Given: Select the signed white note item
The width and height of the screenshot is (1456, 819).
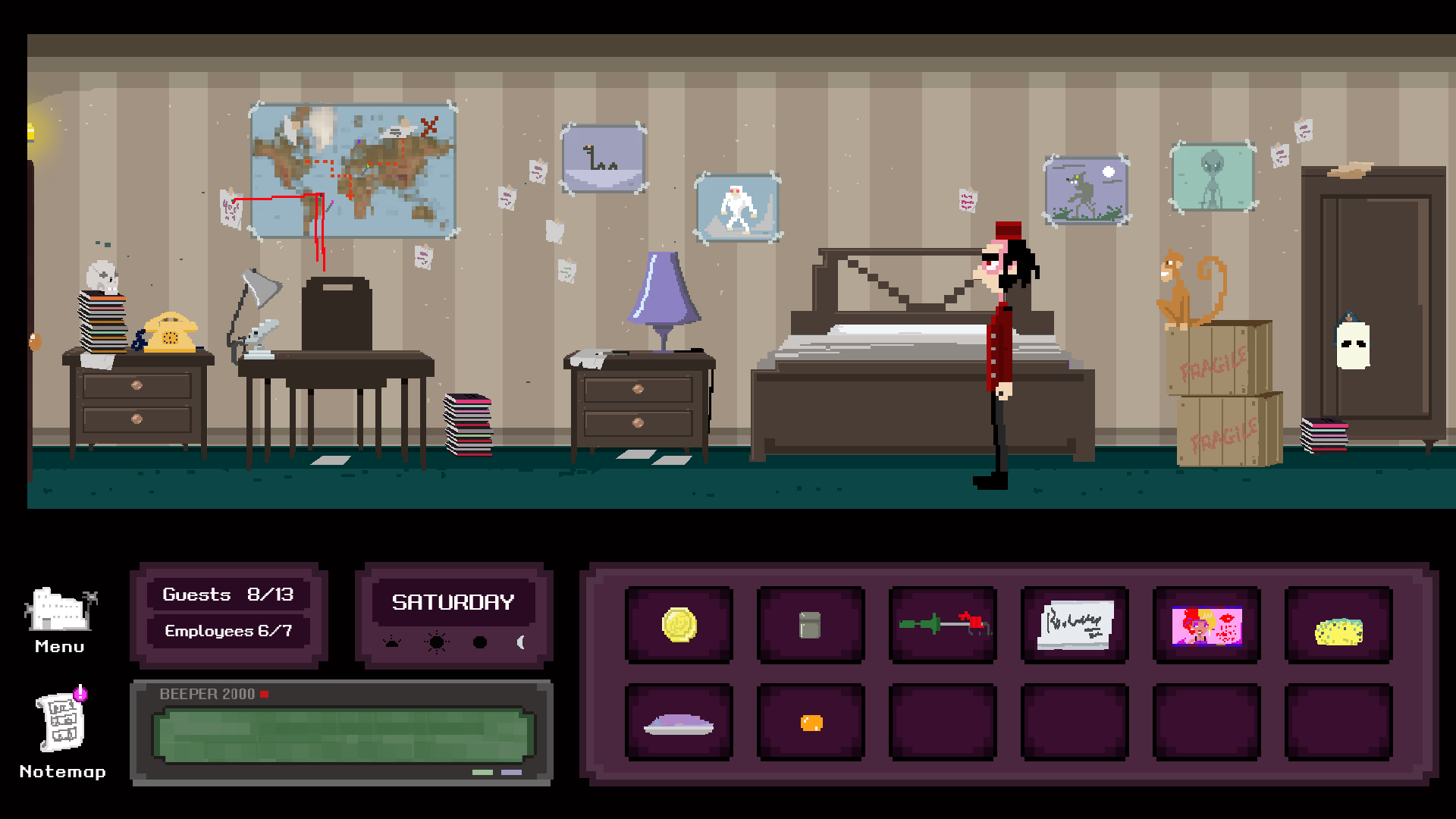Looking at the screenshot, I should pyautogui.click(x=1075, y=626).
